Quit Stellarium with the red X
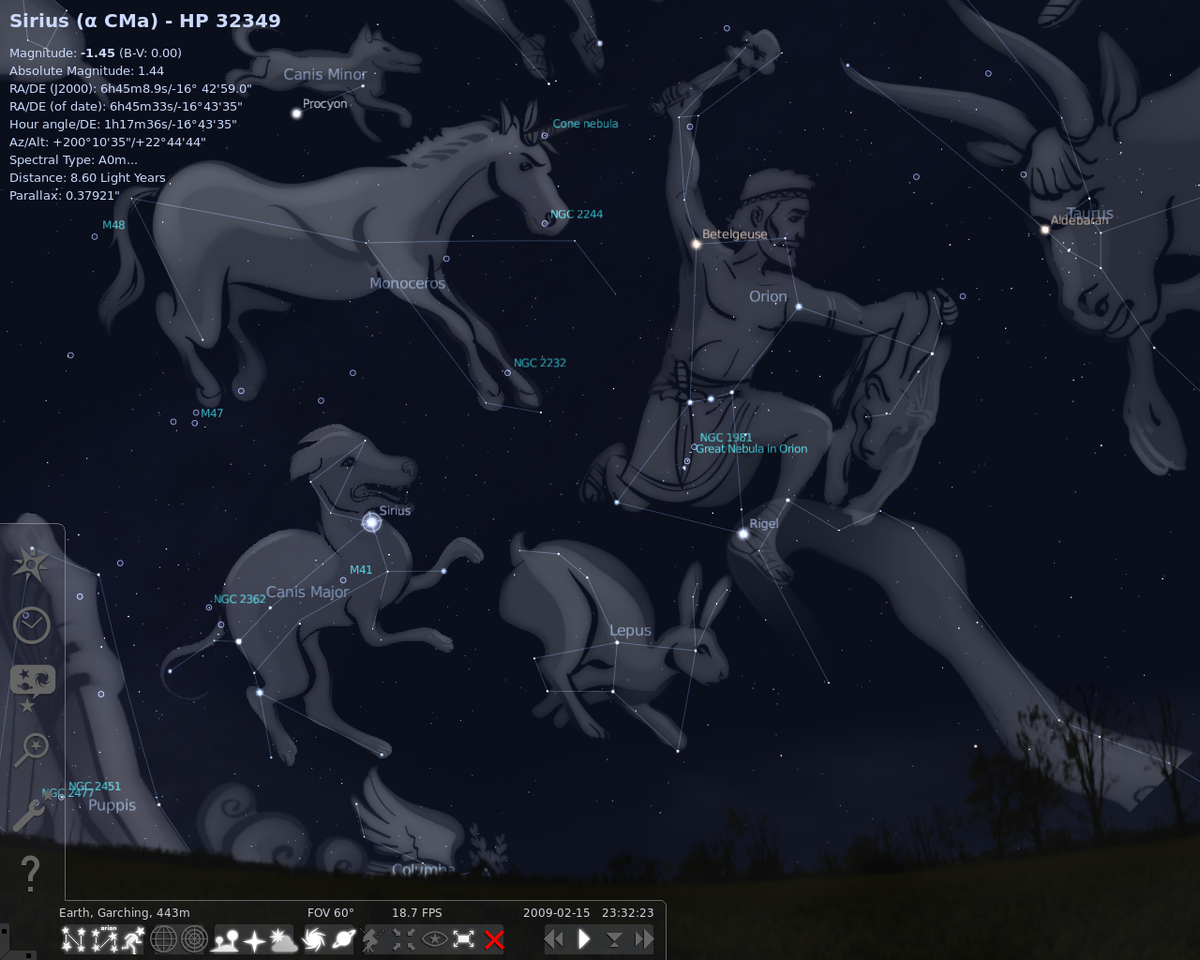The image size is (1200, 960). tap(494, 939)
